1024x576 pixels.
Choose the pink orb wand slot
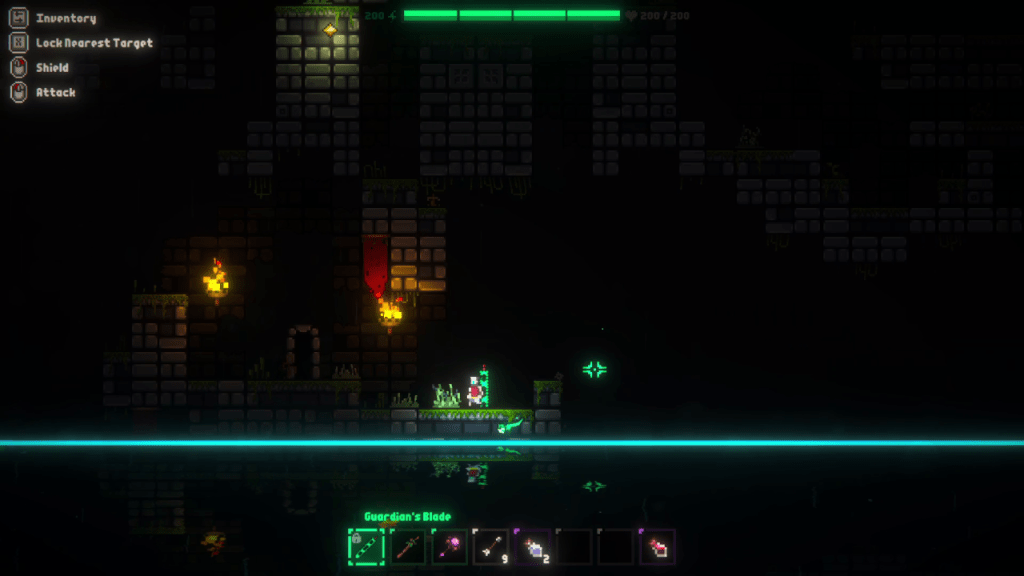coord(450,546)
